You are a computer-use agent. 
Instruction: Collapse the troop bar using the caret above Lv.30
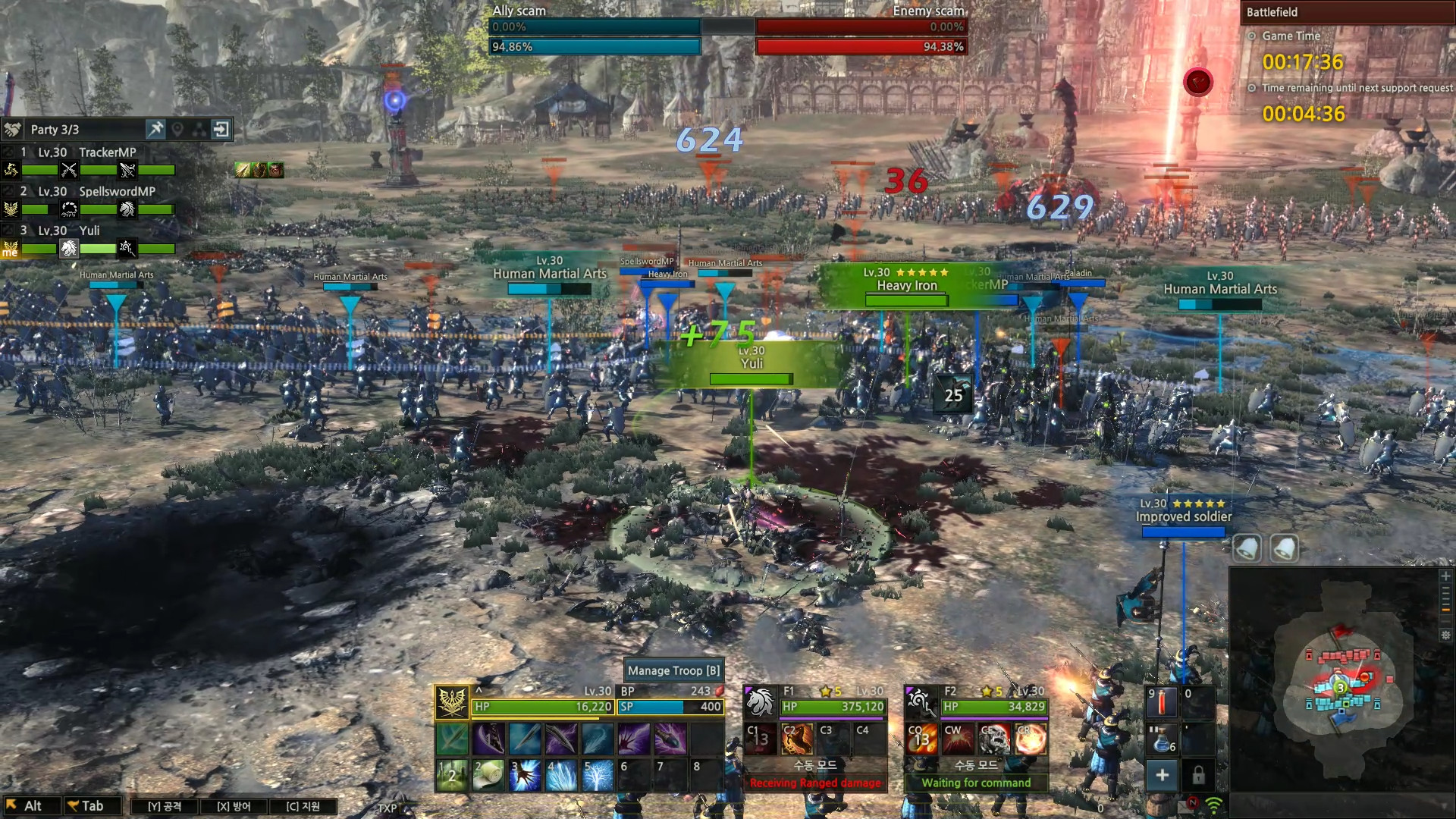point(479,691)
